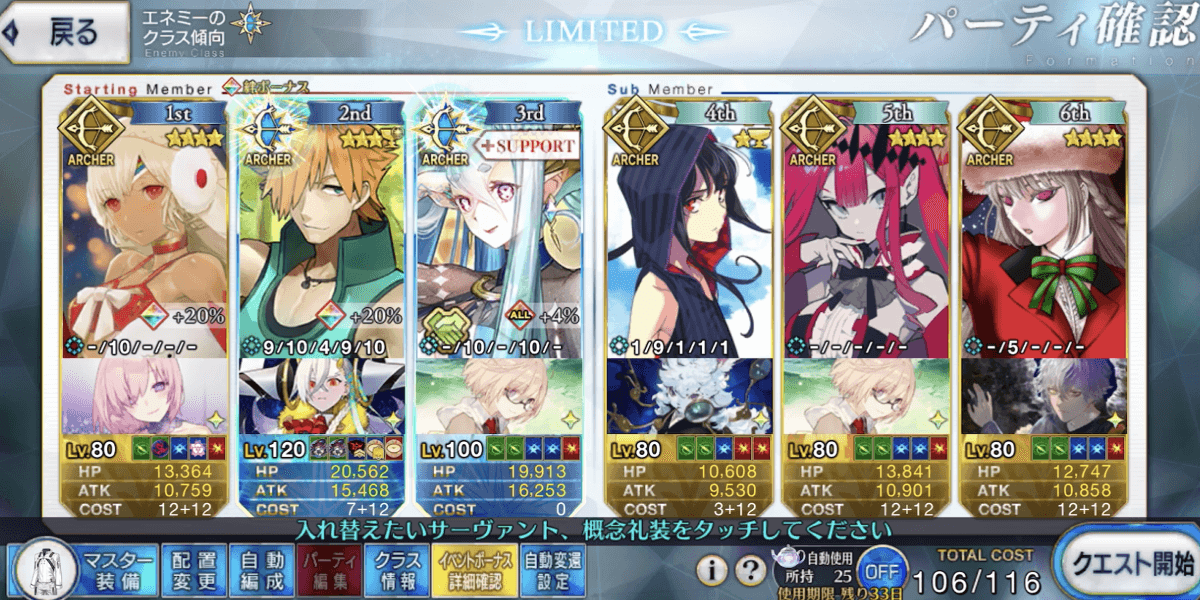Open the question mark help icon
1200x600 pixels.
click(749, 571)
